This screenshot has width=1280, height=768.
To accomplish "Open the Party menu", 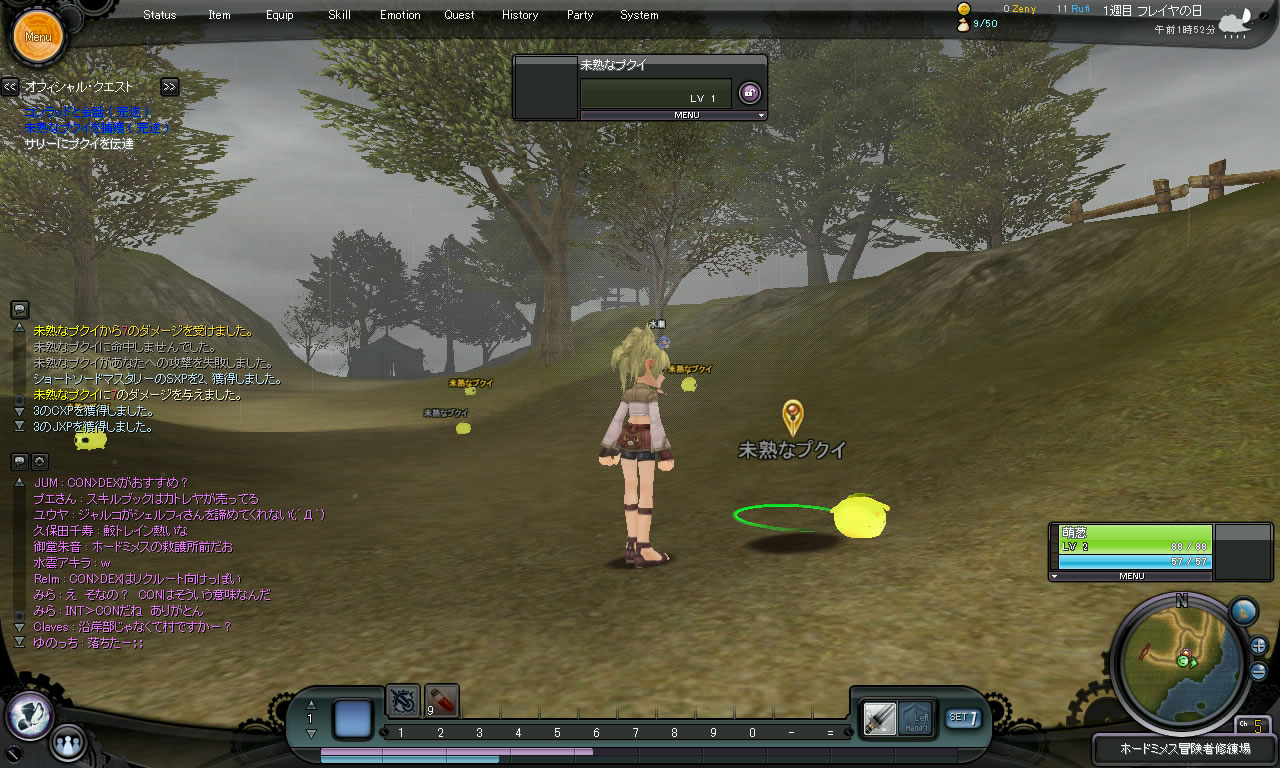I will click(579, 15).
